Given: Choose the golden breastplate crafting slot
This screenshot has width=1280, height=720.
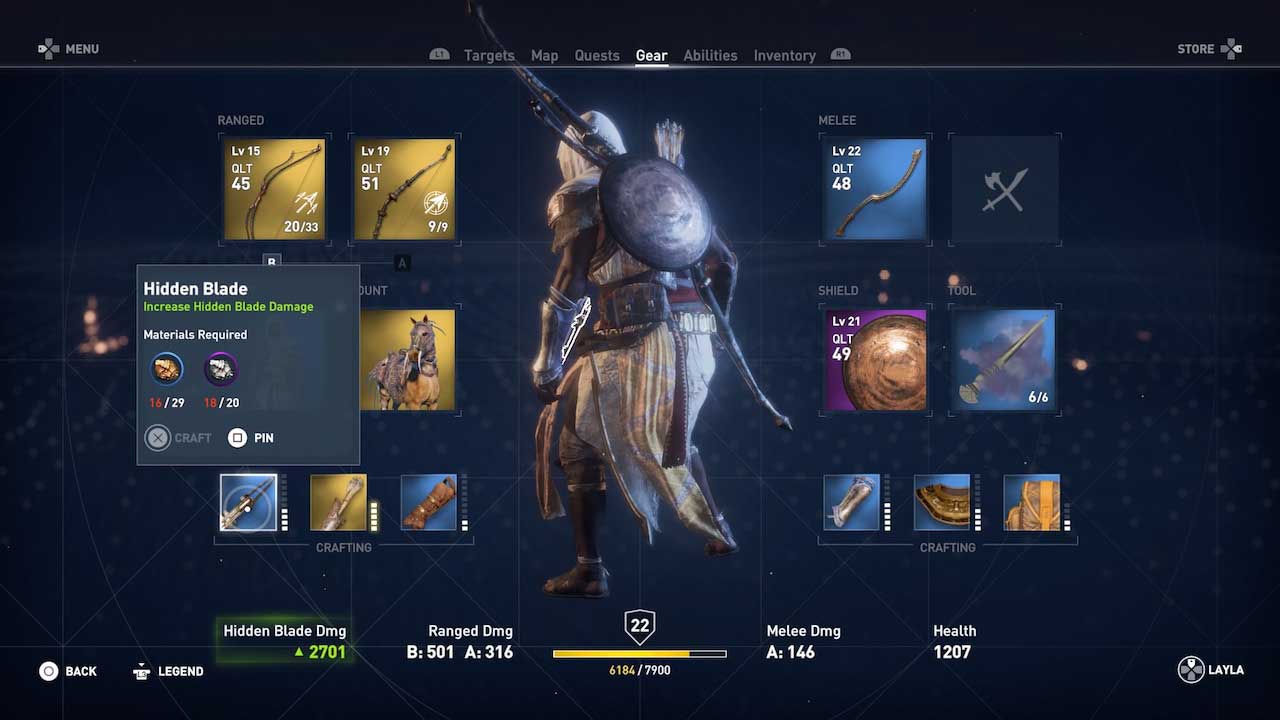Looking at the screenshot, I should pyautogui.click(x=942, y=503).
